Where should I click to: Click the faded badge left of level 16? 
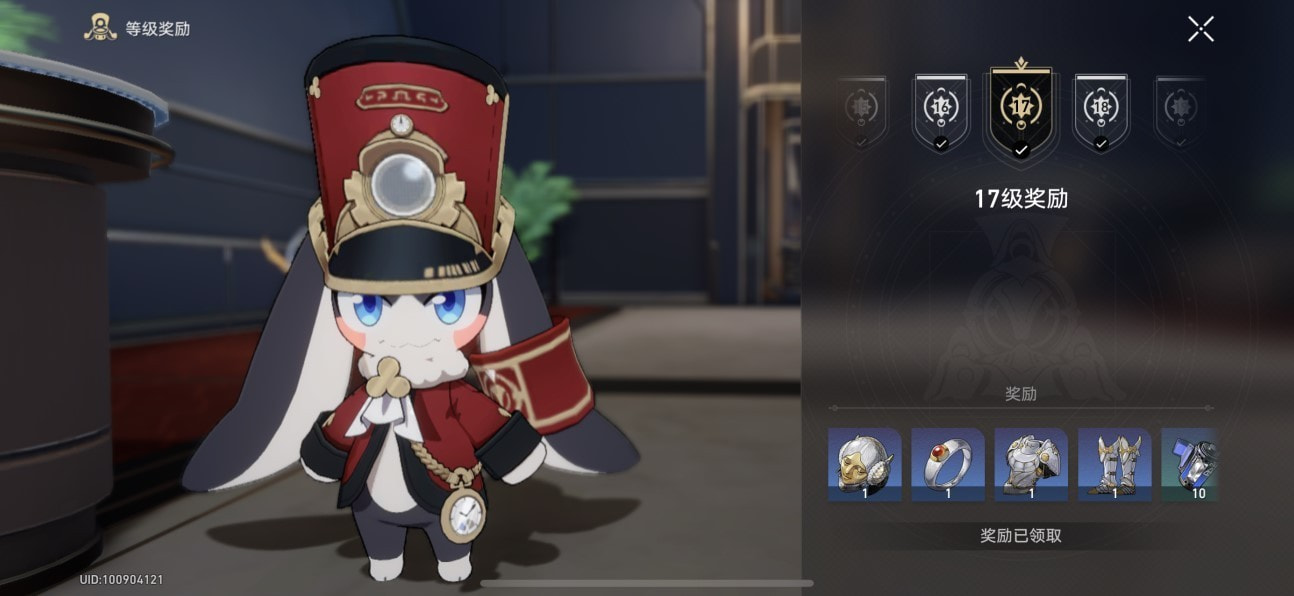point(861,108)
